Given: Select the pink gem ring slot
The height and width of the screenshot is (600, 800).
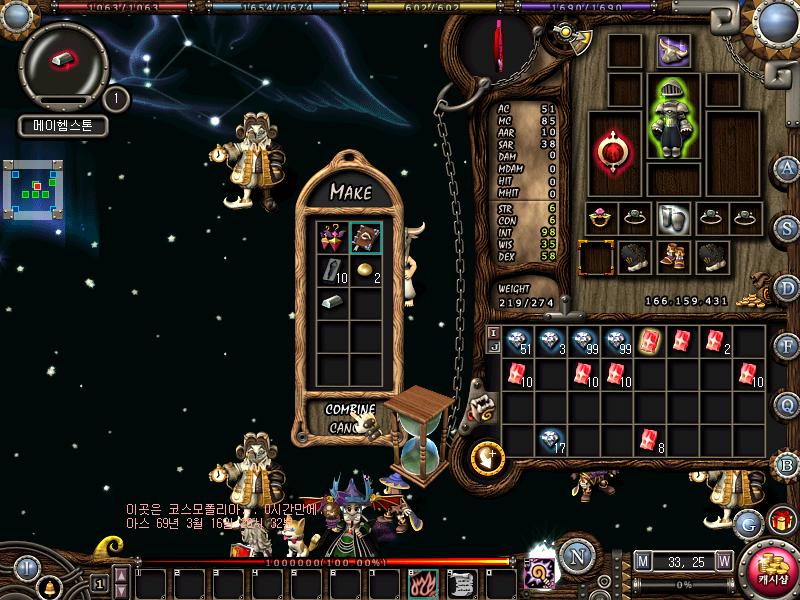Looking at the screenshot, I should (600, 216).
